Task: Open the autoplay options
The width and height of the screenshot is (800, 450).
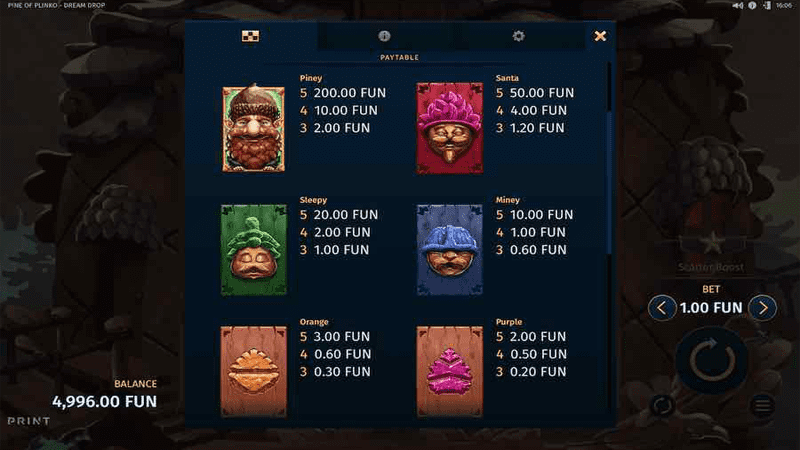Action: click(661, 405)
